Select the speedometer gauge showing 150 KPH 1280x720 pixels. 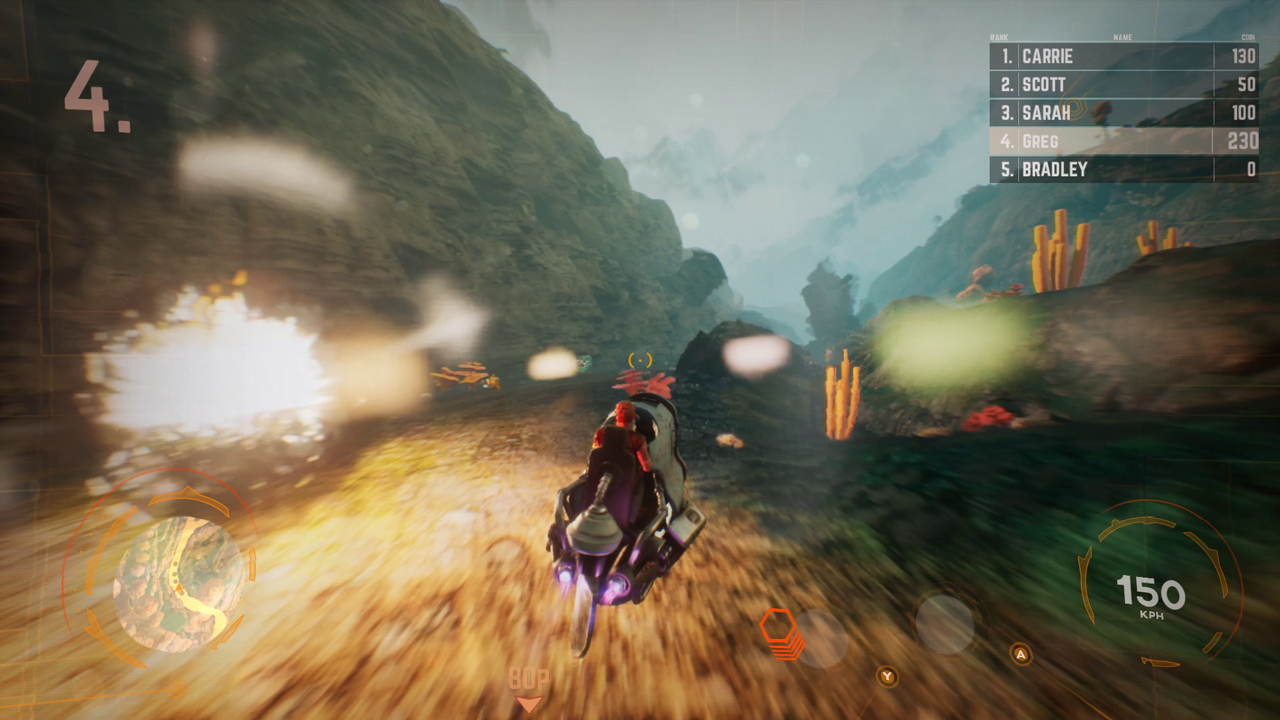click(1153, 593)
